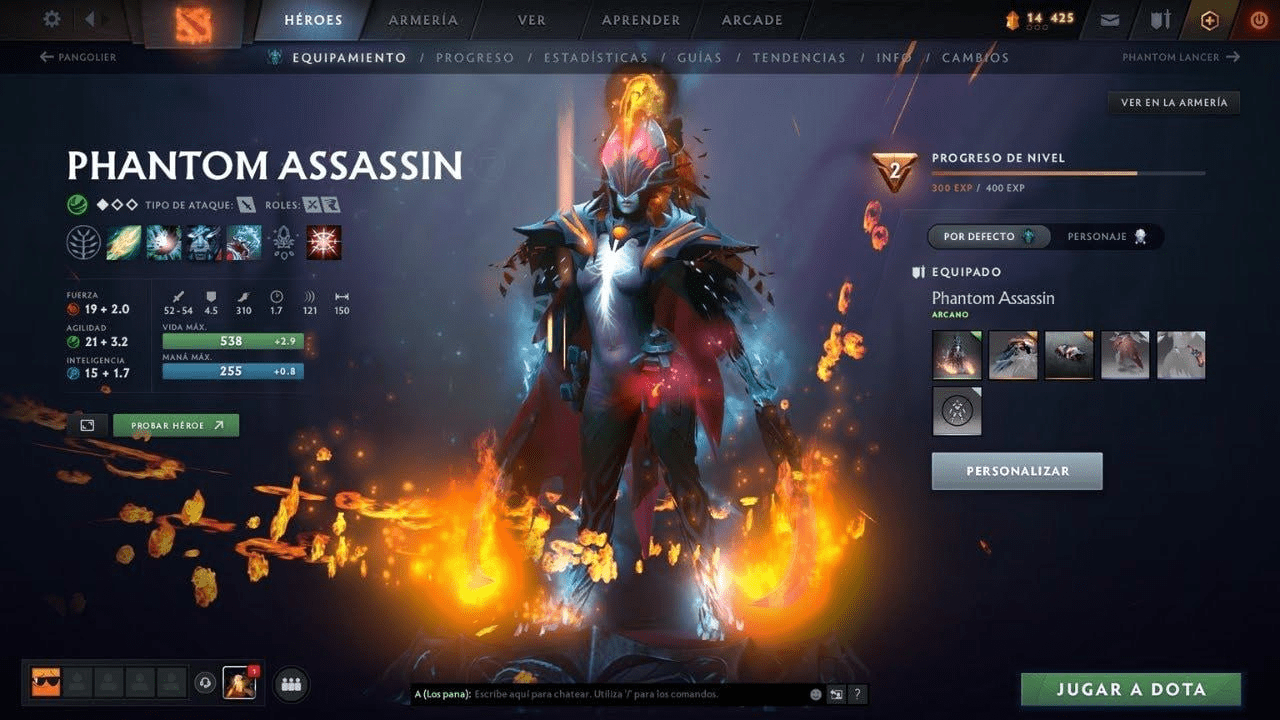Open the emoticon picker in the chatbar

point(816,693)
